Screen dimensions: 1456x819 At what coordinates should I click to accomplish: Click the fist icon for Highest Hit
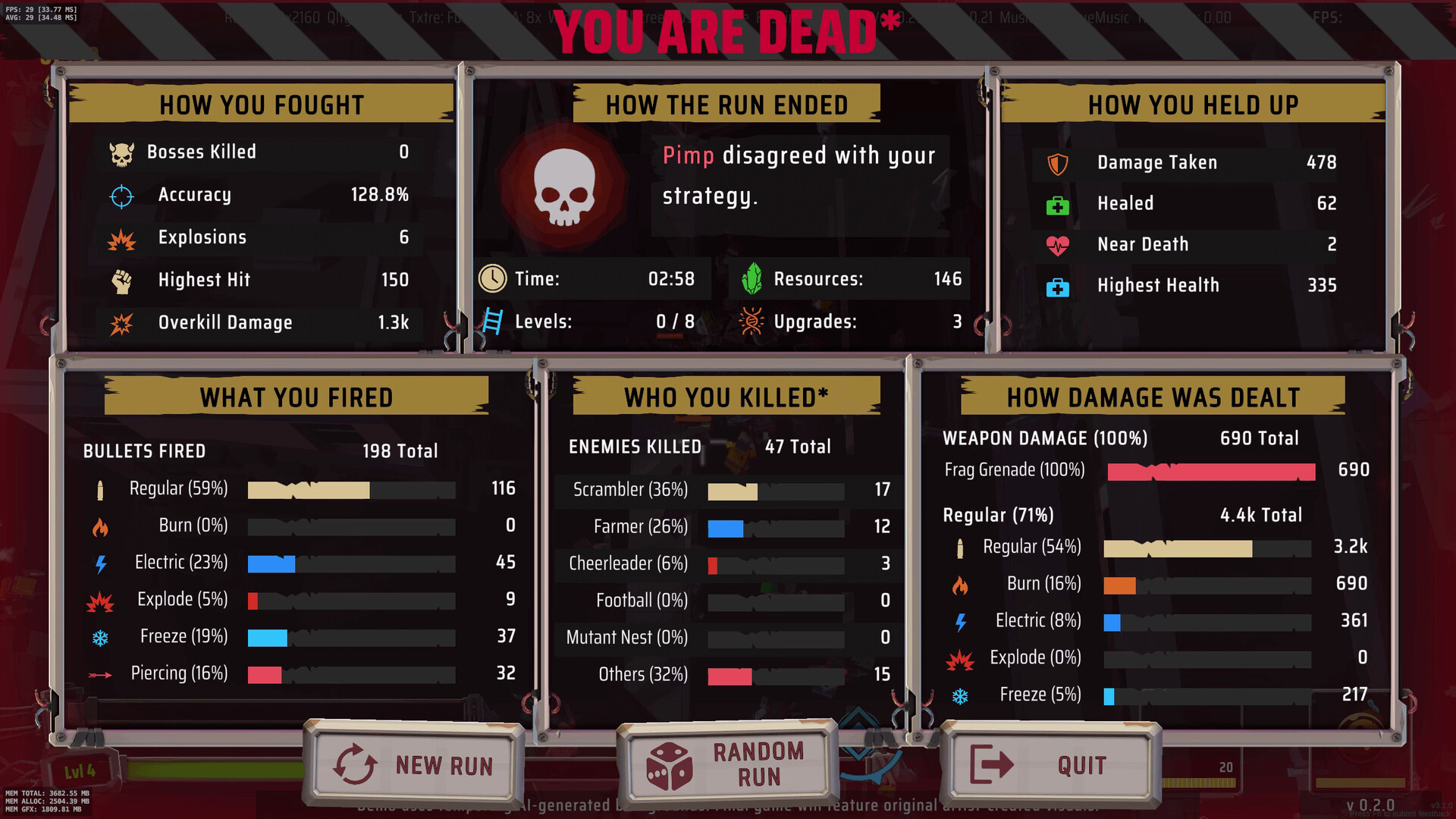click(x=121, y=280)
